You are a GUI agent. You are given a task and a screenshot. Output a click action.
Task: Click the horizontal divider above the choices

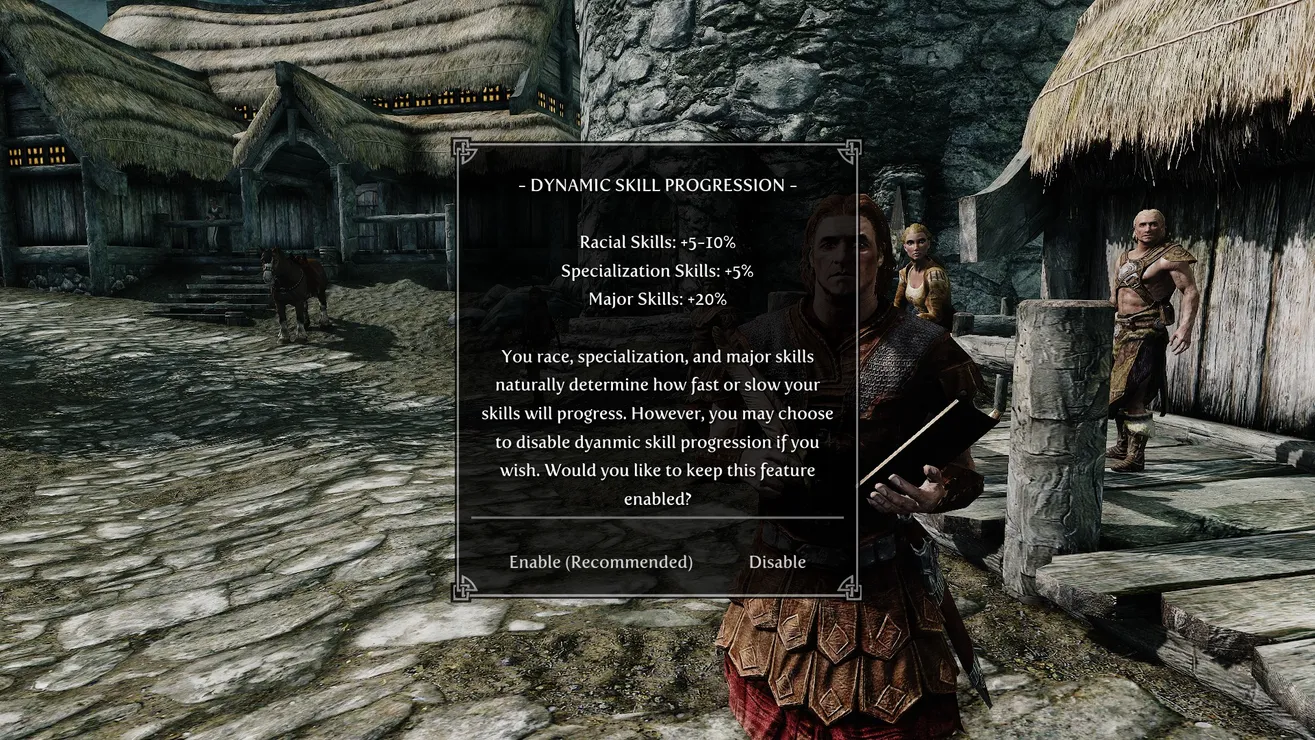point(657,518)
